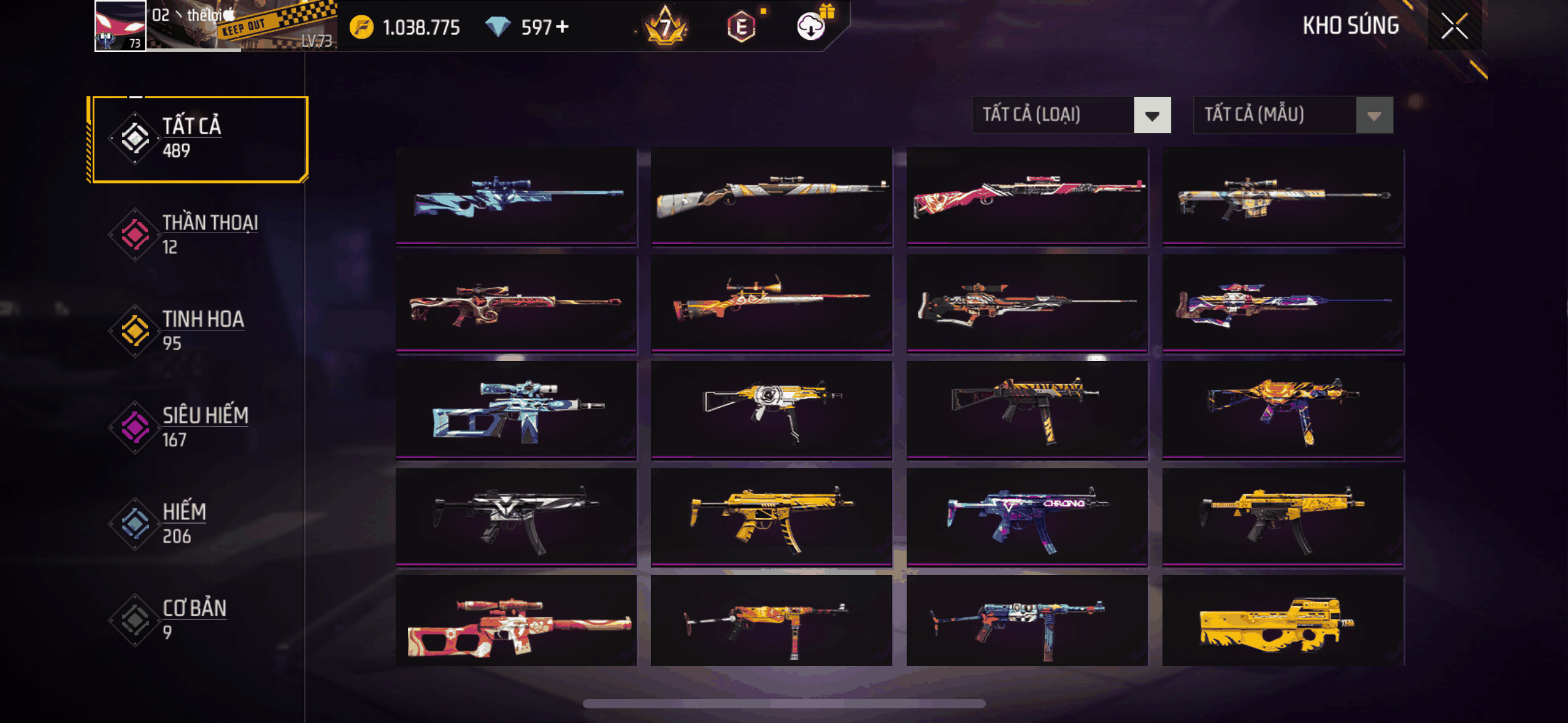Open the TINH HOA rarity tab
The image size is (1568, 723).
196,331
